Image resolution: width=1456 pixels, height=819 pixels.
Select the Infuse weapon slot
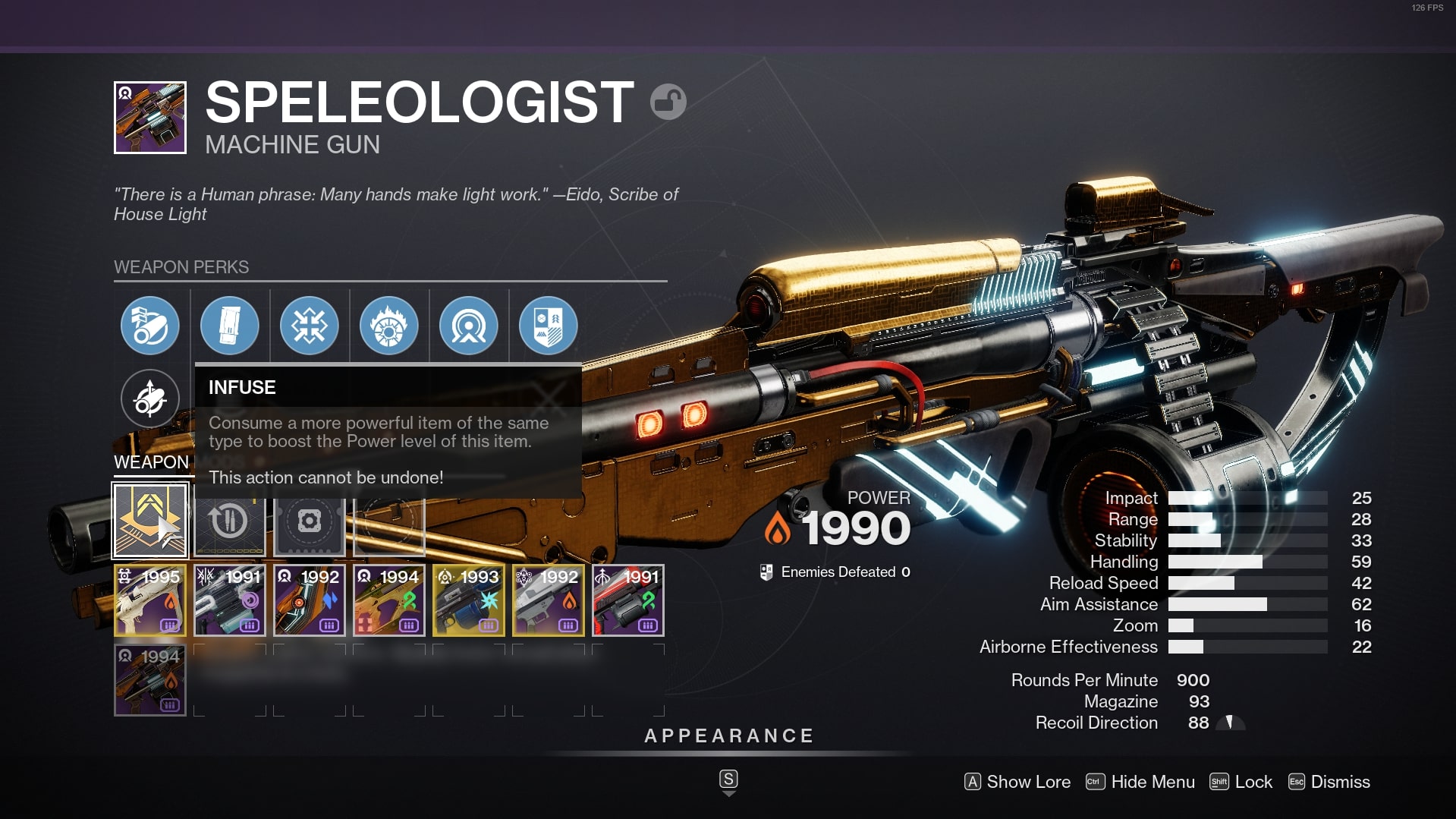click(150, 521)
